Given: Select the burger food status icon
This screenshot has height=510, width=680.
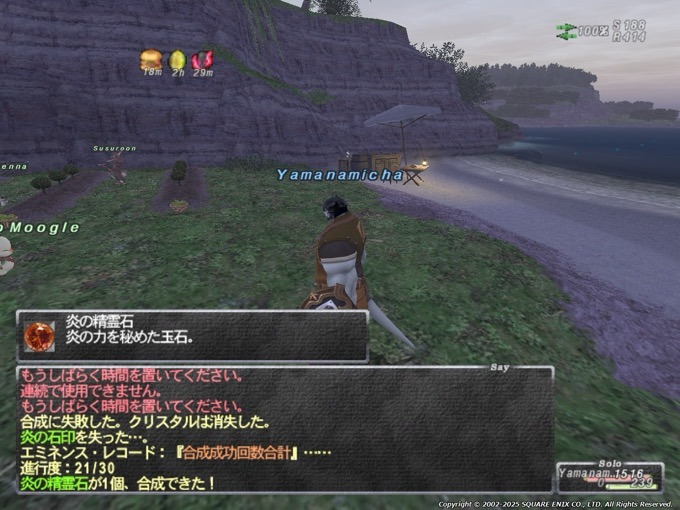Looking at the screenshot, I should click(x=151, y=59).
